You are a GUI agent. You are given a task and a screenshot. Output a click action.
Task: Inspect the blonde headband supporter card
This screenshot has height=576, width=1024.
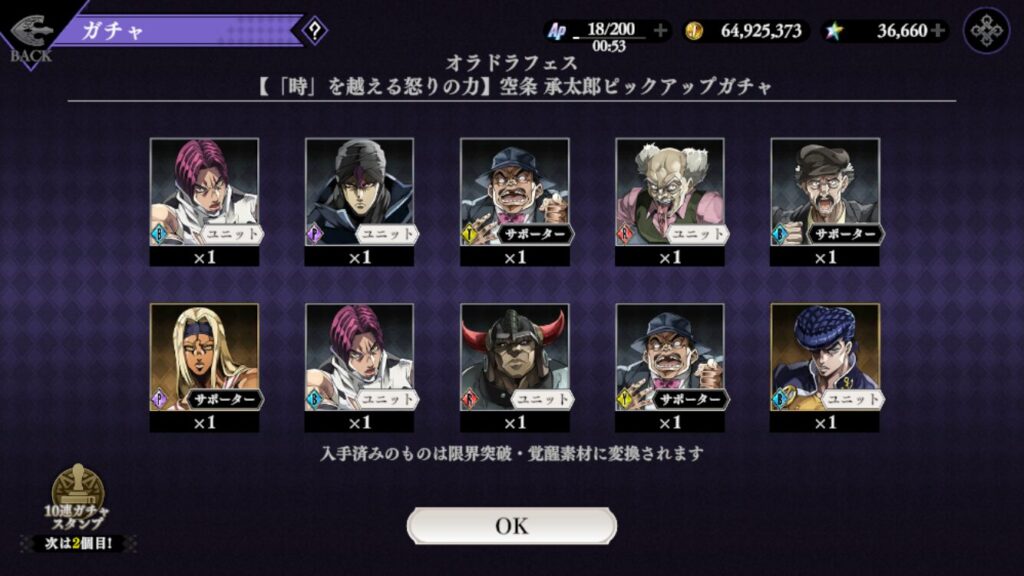pos(204,358)
